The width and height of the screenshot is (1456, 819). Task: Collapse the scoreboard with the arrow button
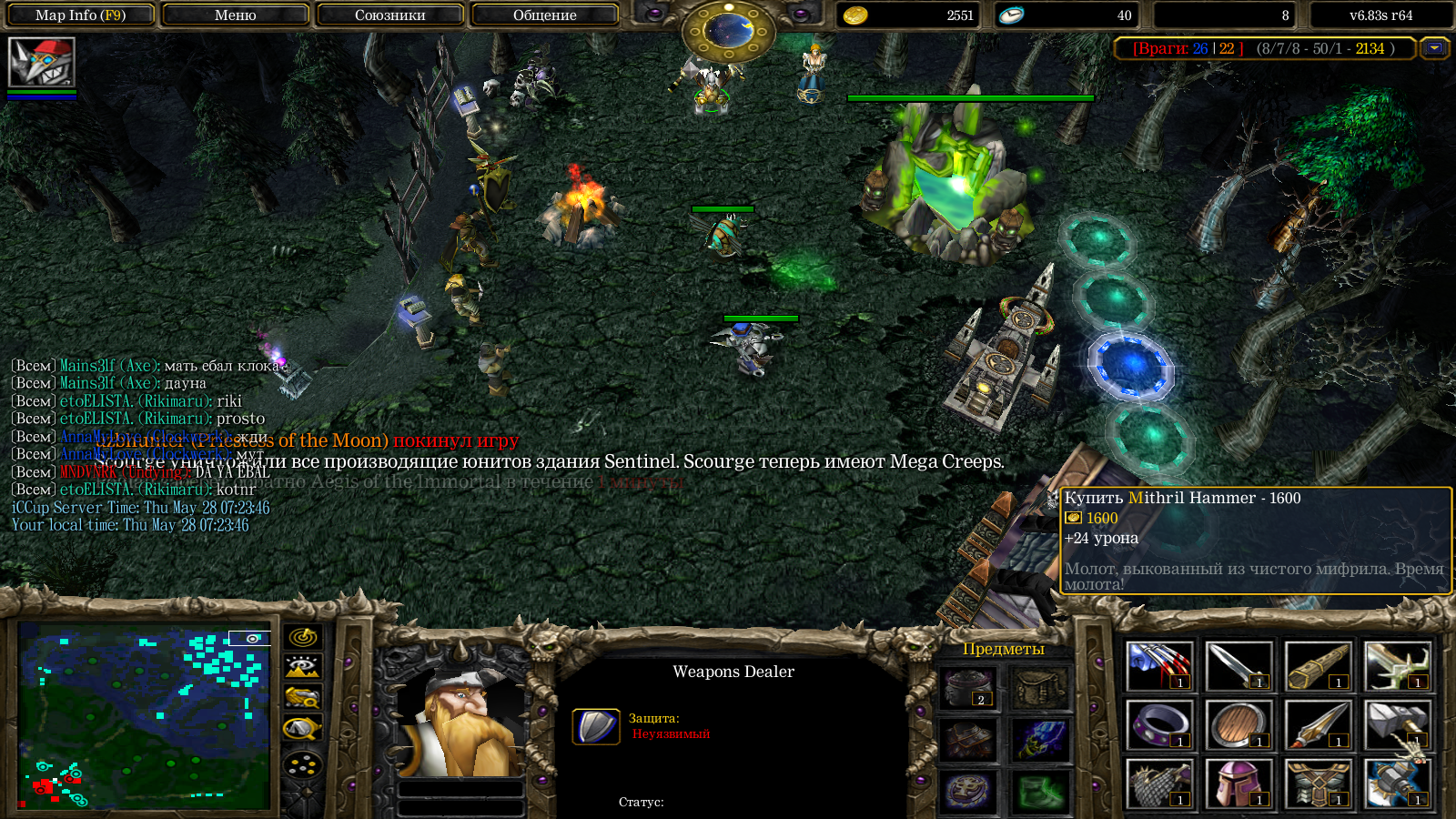point(1435,48)
